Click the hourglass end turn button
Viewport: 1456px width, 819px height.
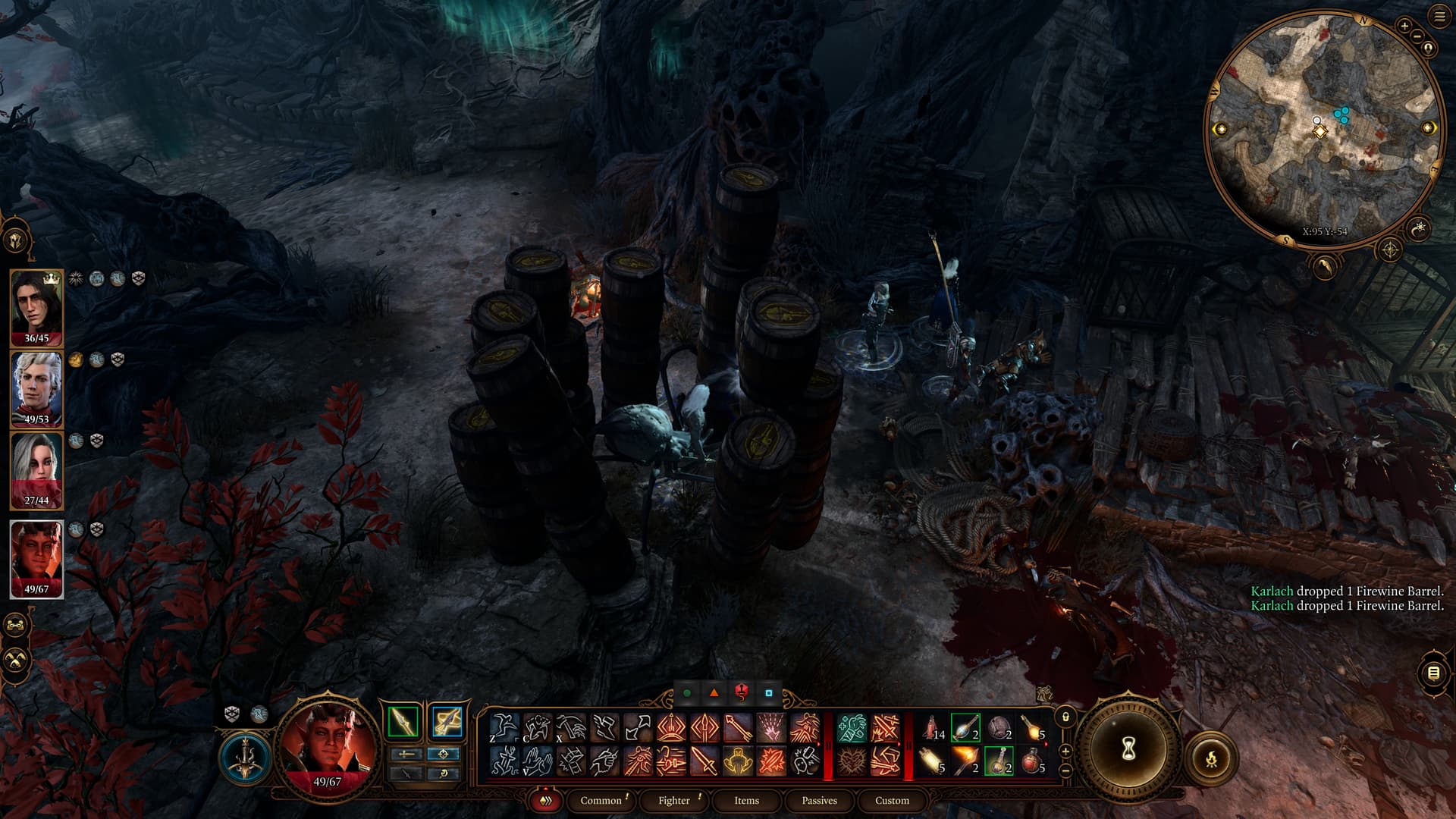click(1127, 749)
